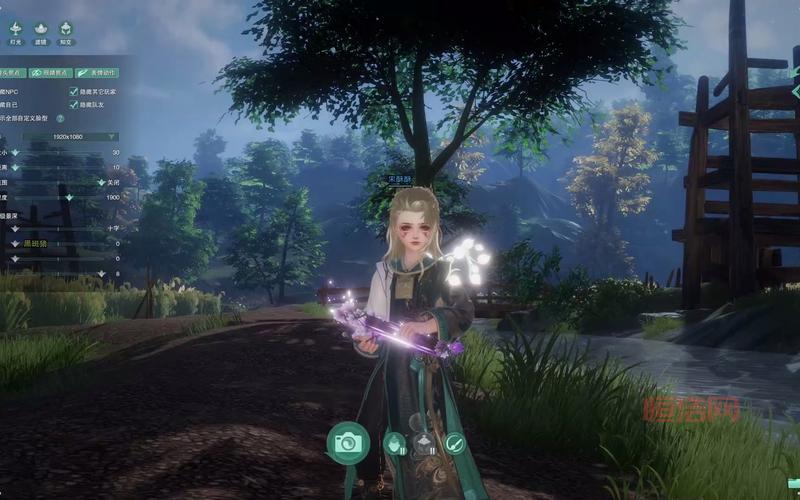Open the brush edit tool
Screen dimensions: 800x500
(455, 441)
